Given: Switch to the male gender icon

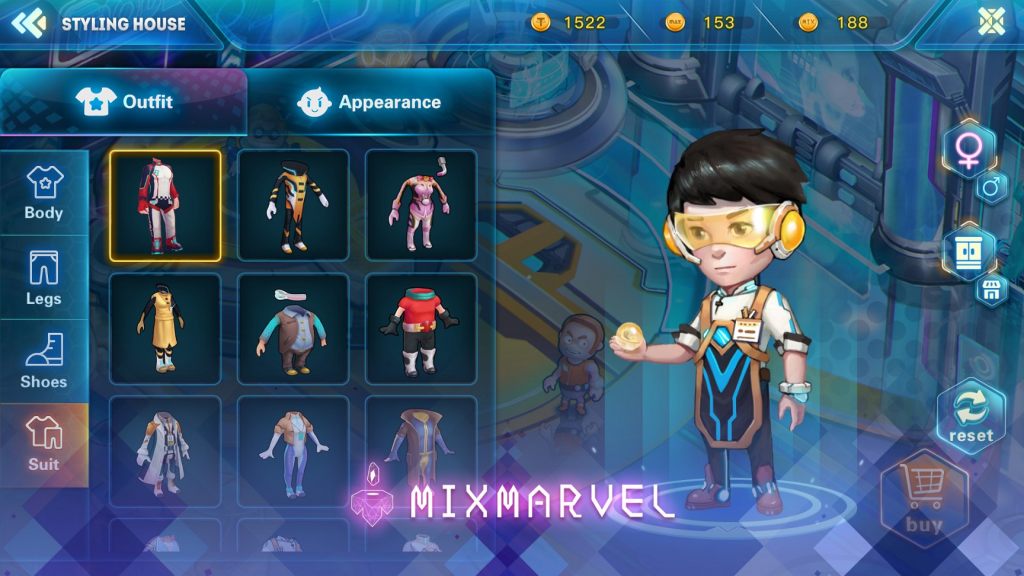Looking at the screenshot, I should (x=991, y=187).
